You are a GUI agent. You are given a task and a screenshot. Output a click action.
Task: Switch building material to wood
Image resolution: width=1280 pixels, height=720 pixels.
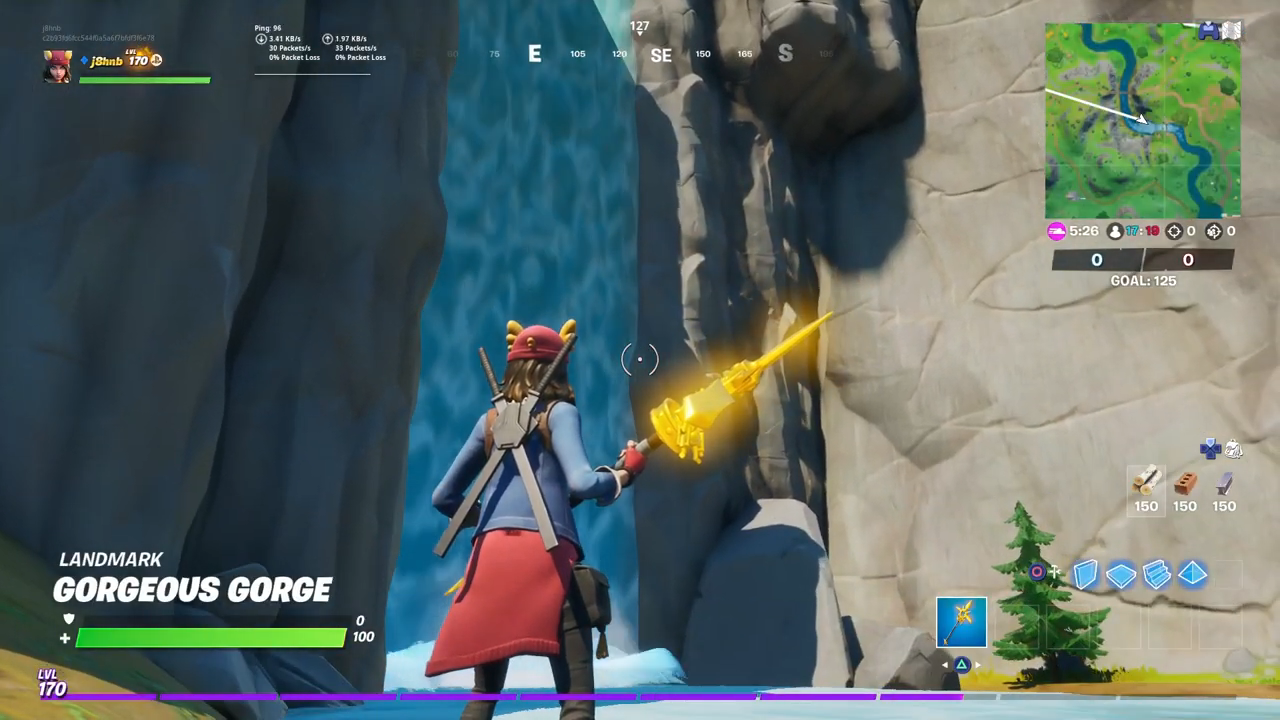1146,483
